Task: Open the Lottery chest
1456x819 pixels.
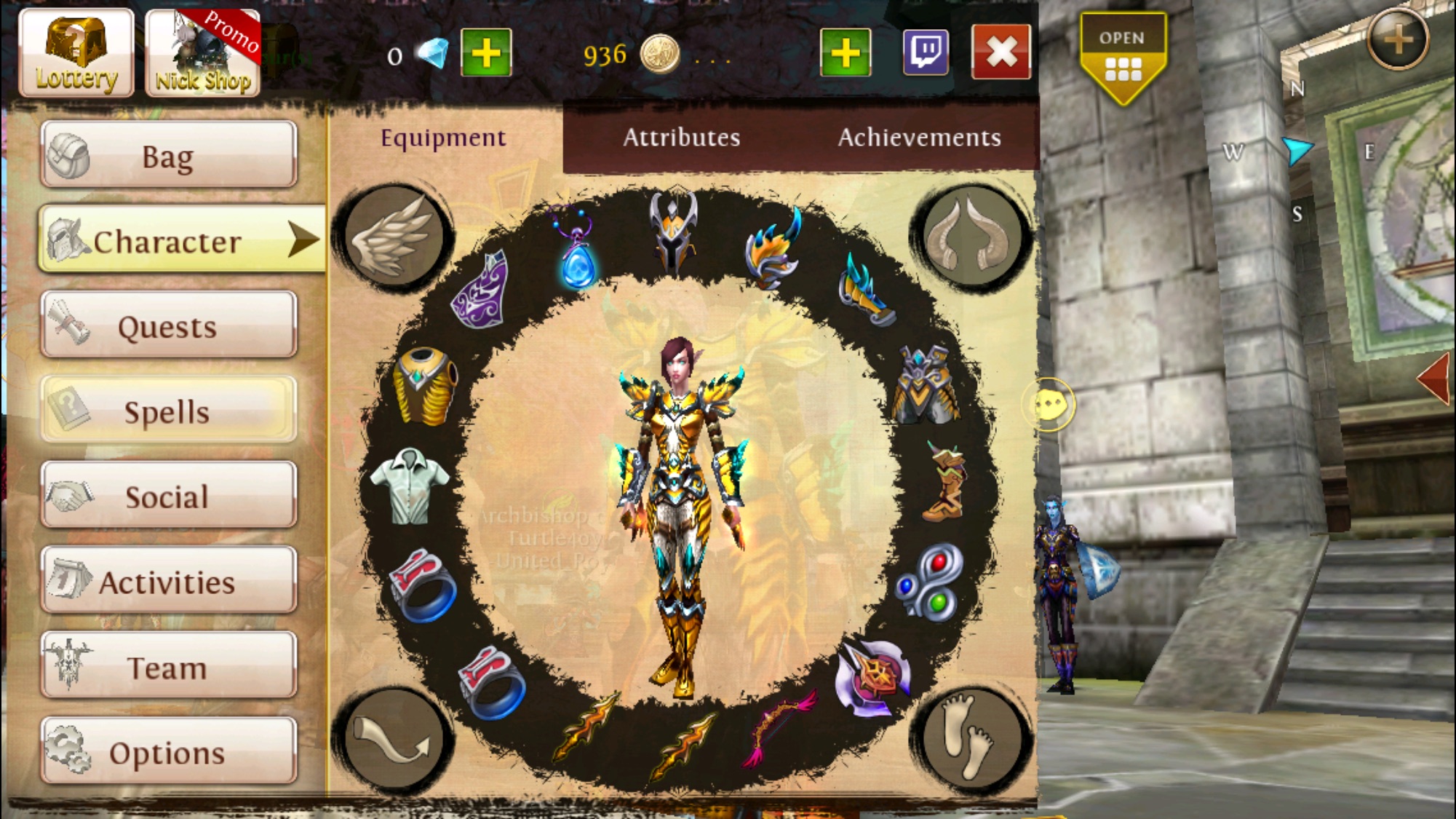Action: click(x=76, y=53)
